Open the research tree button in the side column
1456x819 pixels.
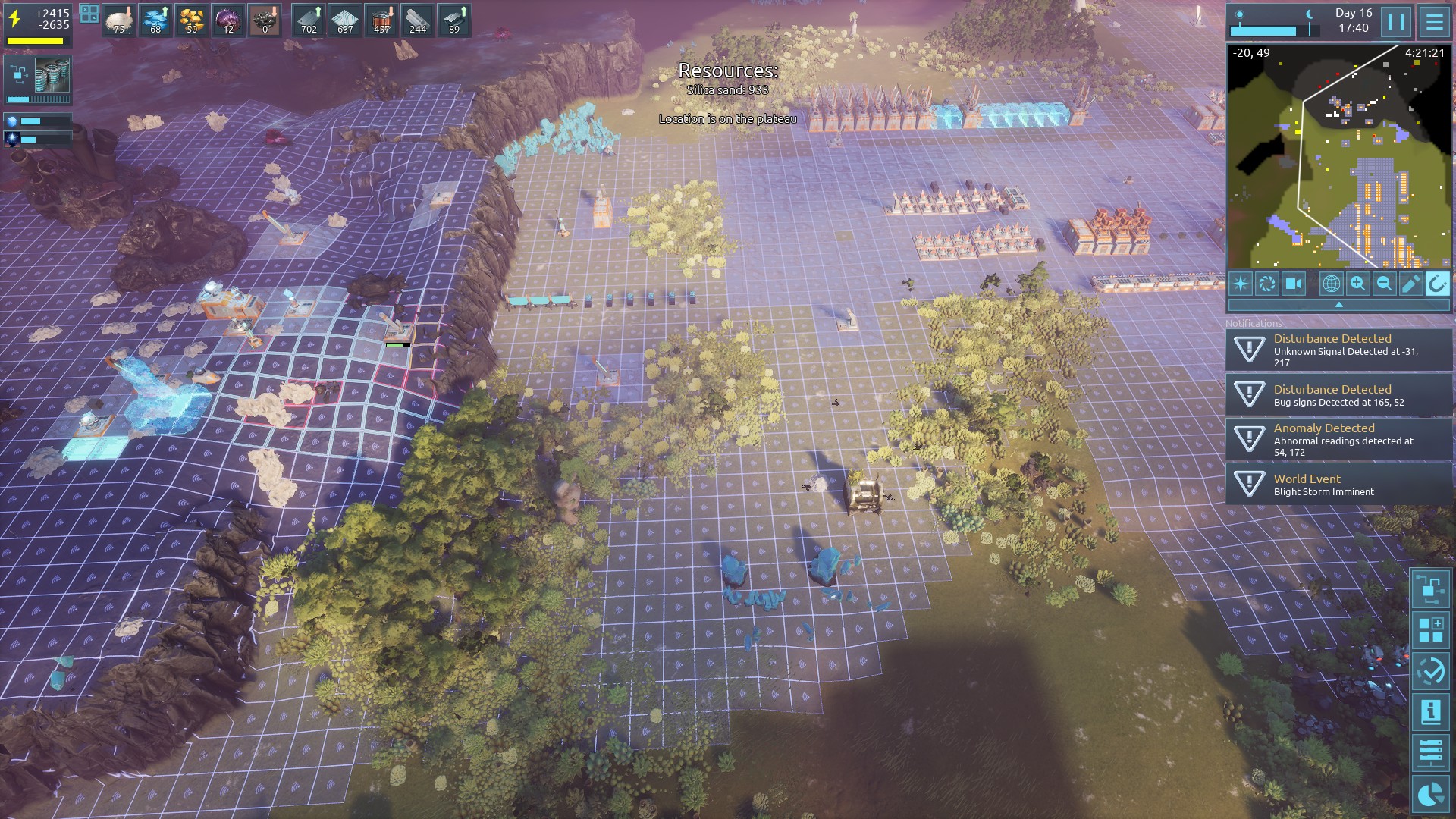tap(1431, 588)
